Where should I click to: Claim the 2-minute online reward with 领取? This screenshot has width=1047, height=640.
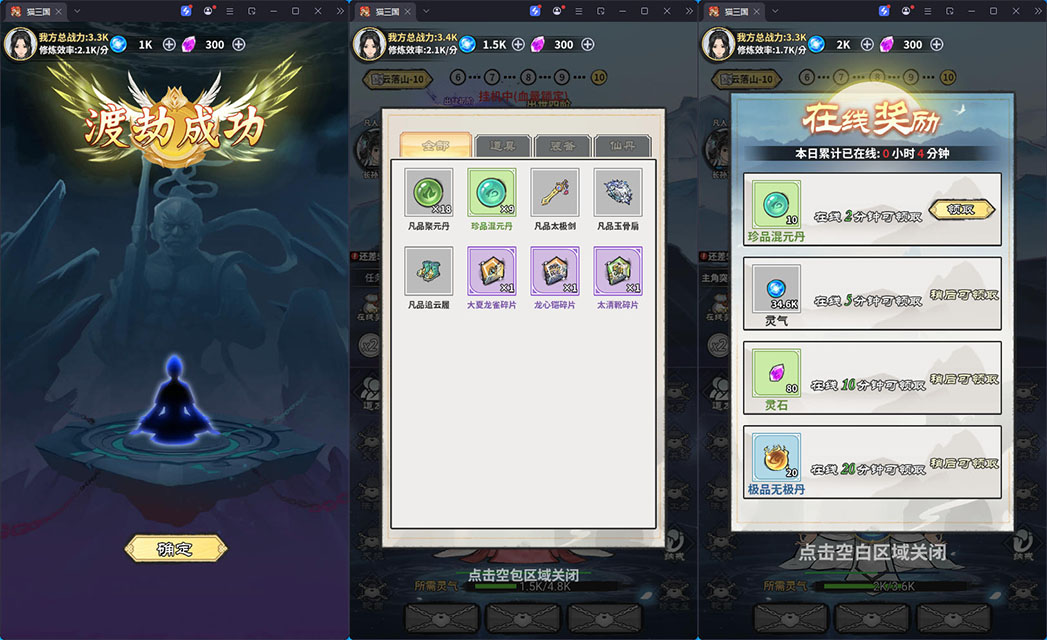(963, 209)
